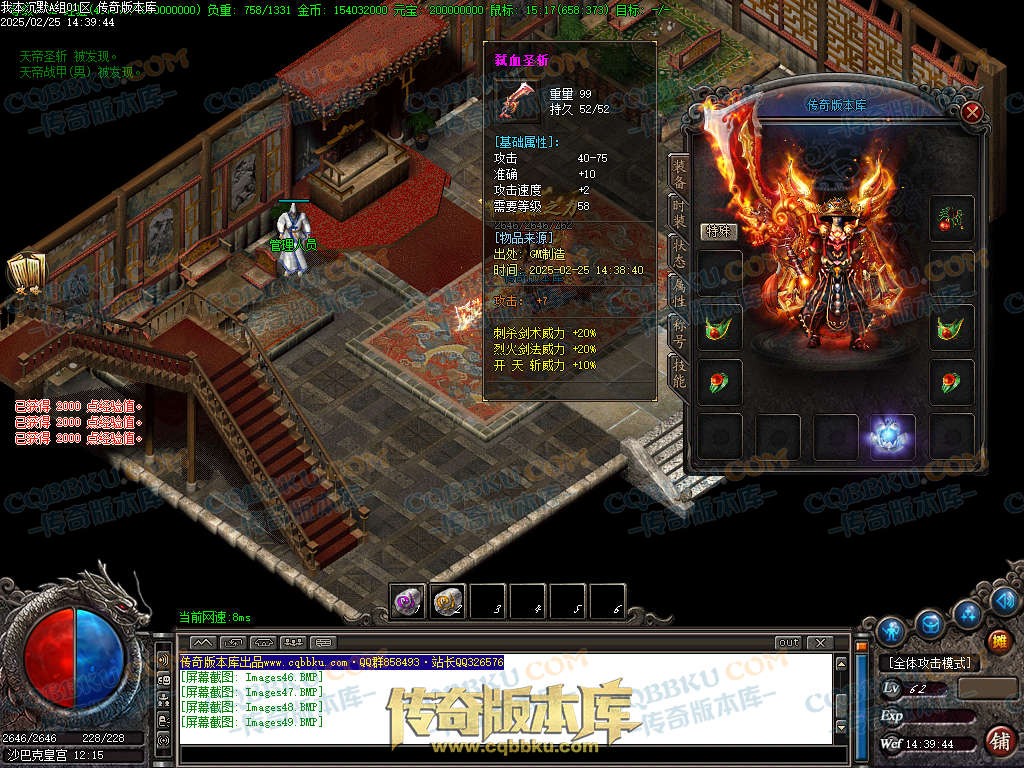Select the glowing blue lotus gem slot
Image resolution: width=1024 pixels, height=768 pixels.
(x=892, y=436)
